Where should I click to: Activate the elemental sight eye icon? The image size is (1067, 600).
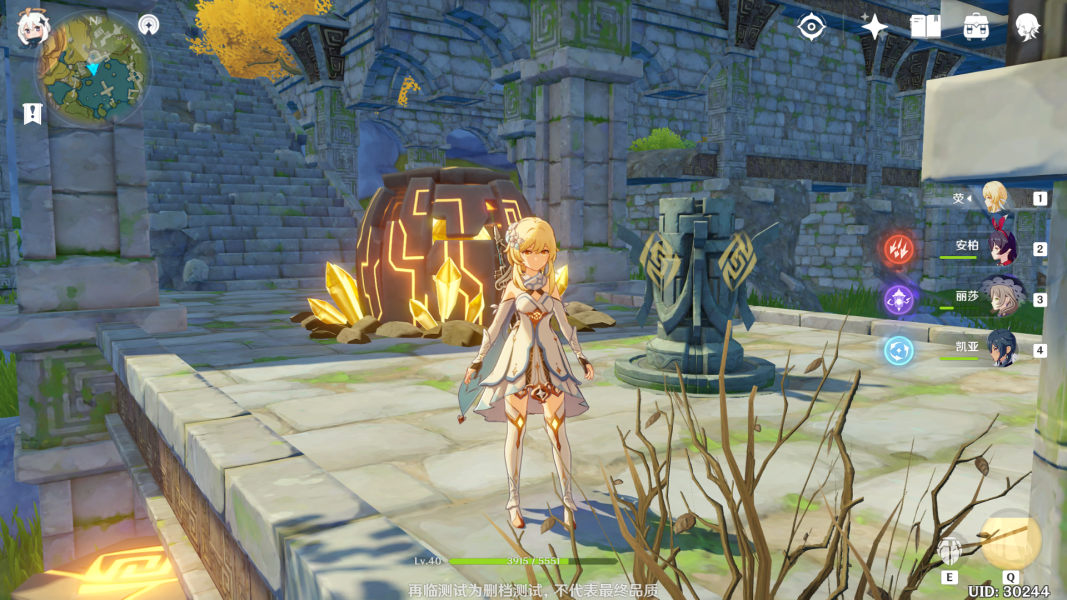(x=811, y=27)
